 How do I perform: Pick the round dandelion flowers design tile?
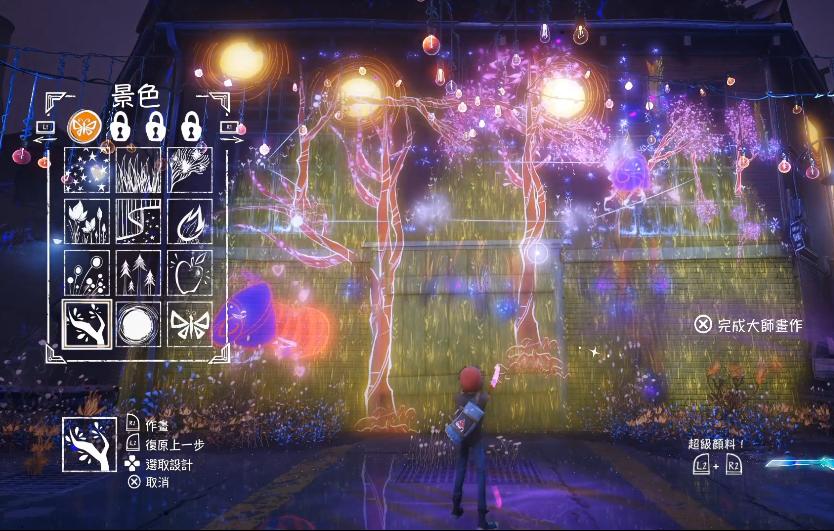(86, 273)
